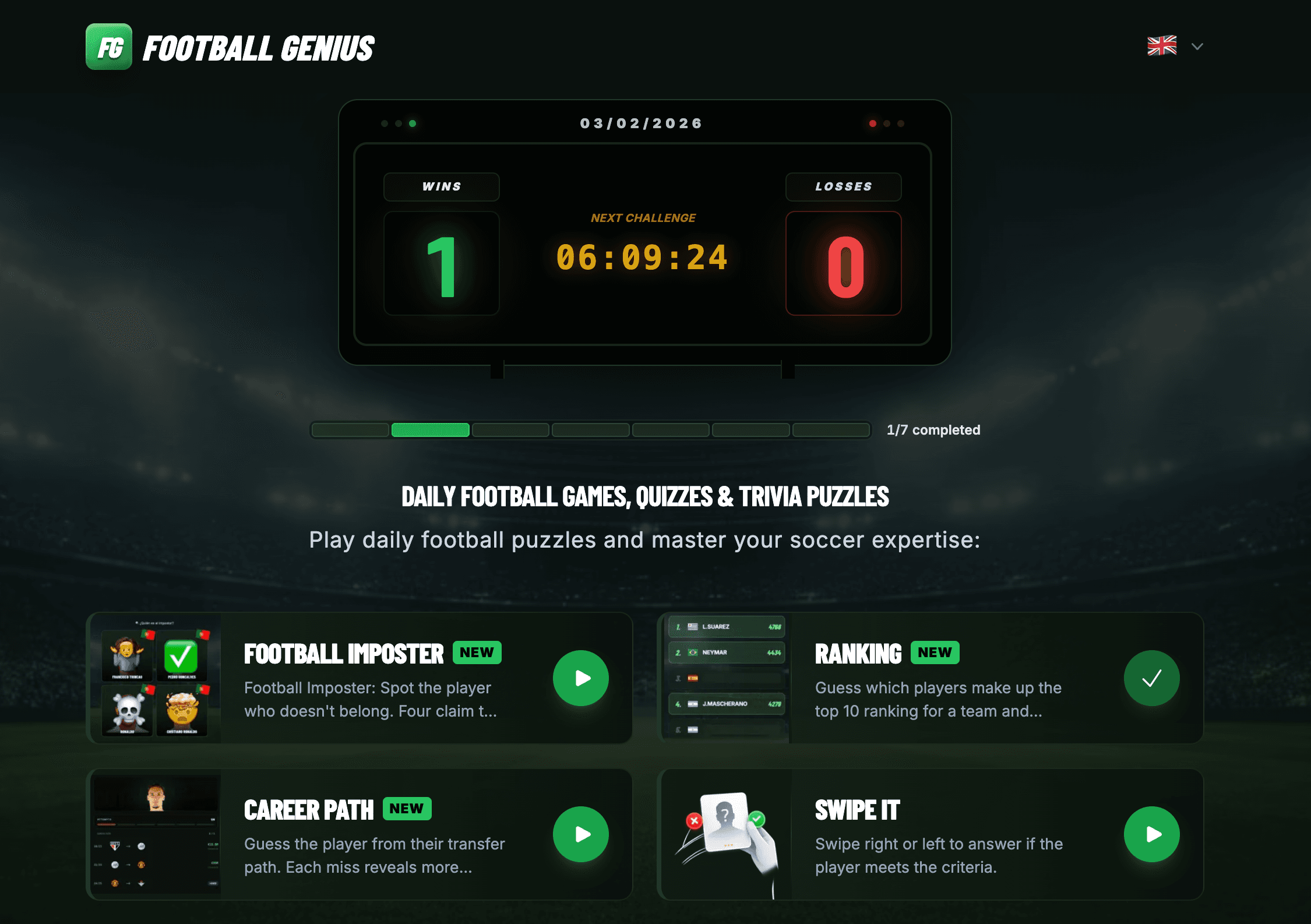Click the 1/7 completed label
1311x924 pixels.
click(x=933, y=430)
